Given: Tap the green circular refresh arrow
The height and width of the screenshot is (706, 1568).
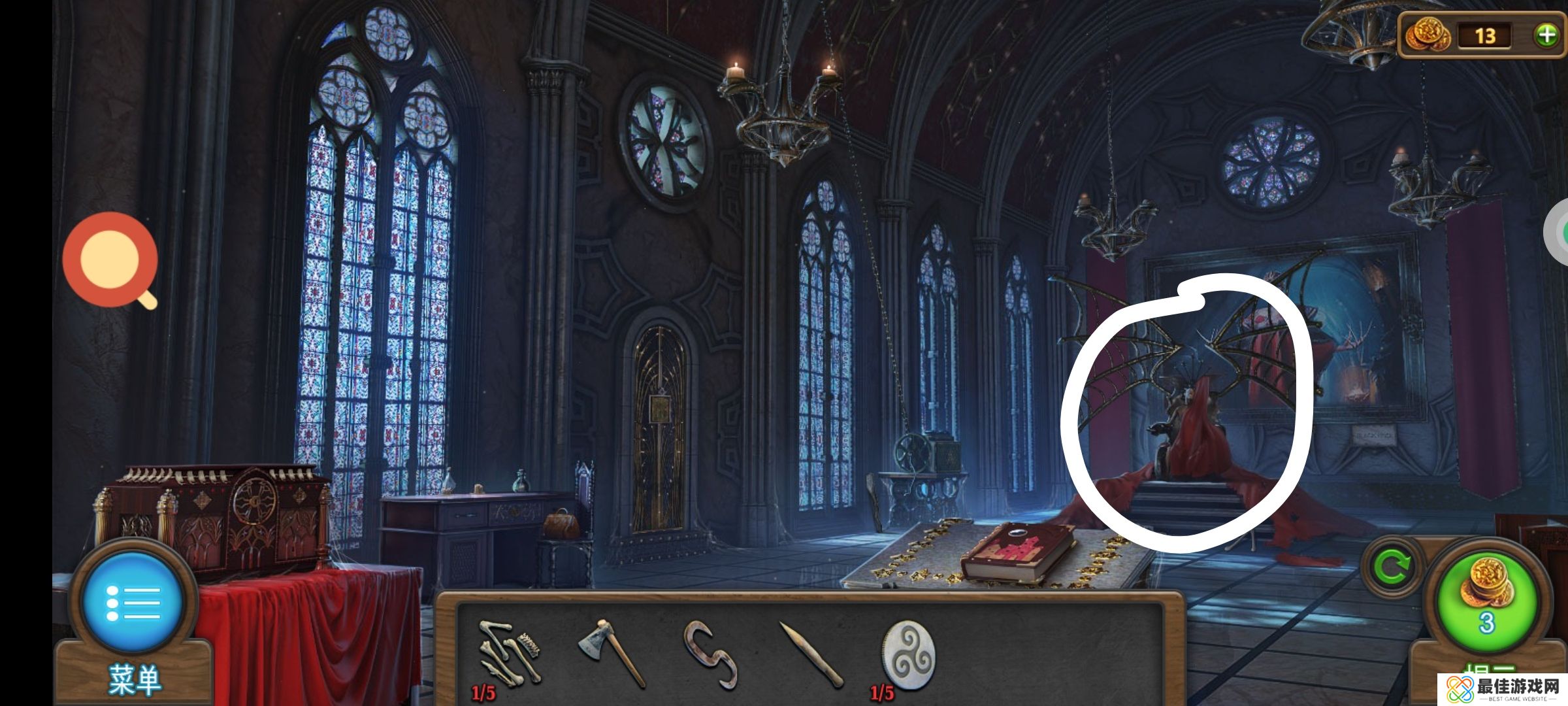Looking at the screenshot, I should click(x=1391, y=567).
